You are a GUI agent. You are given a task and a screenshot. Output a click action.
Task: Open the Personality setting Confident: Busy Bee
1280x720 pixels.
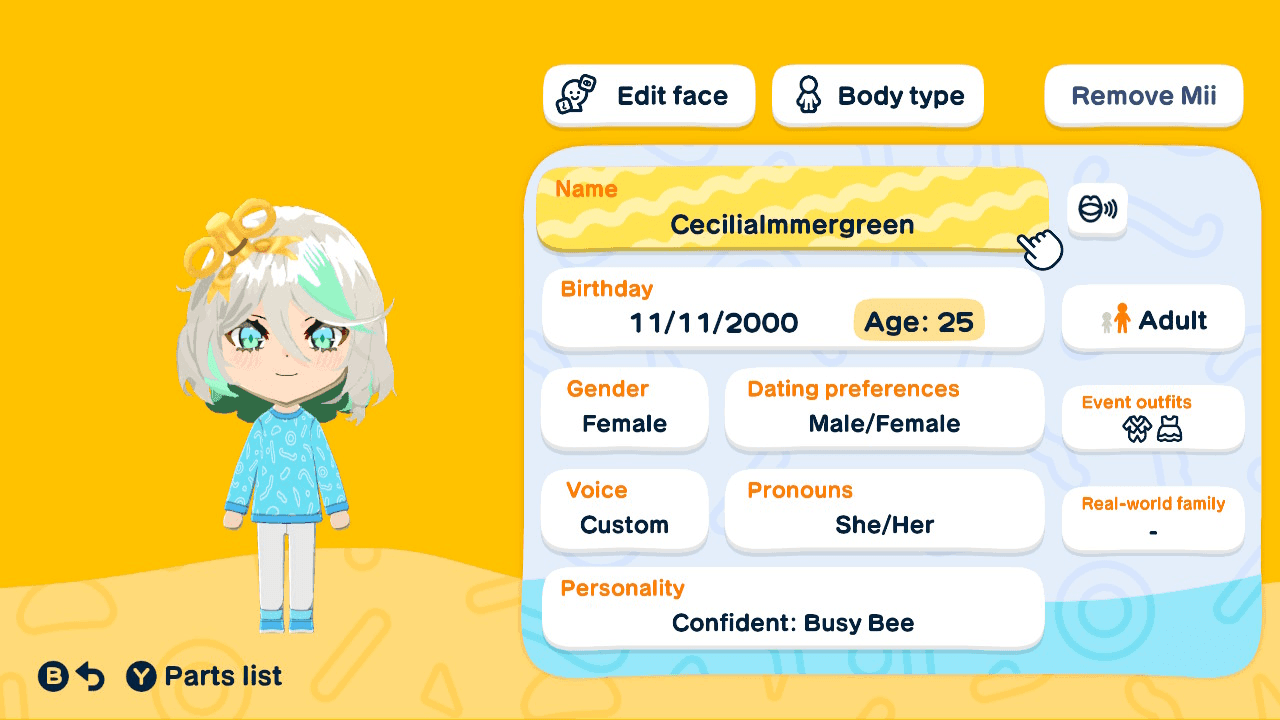(x=792, y=607)
